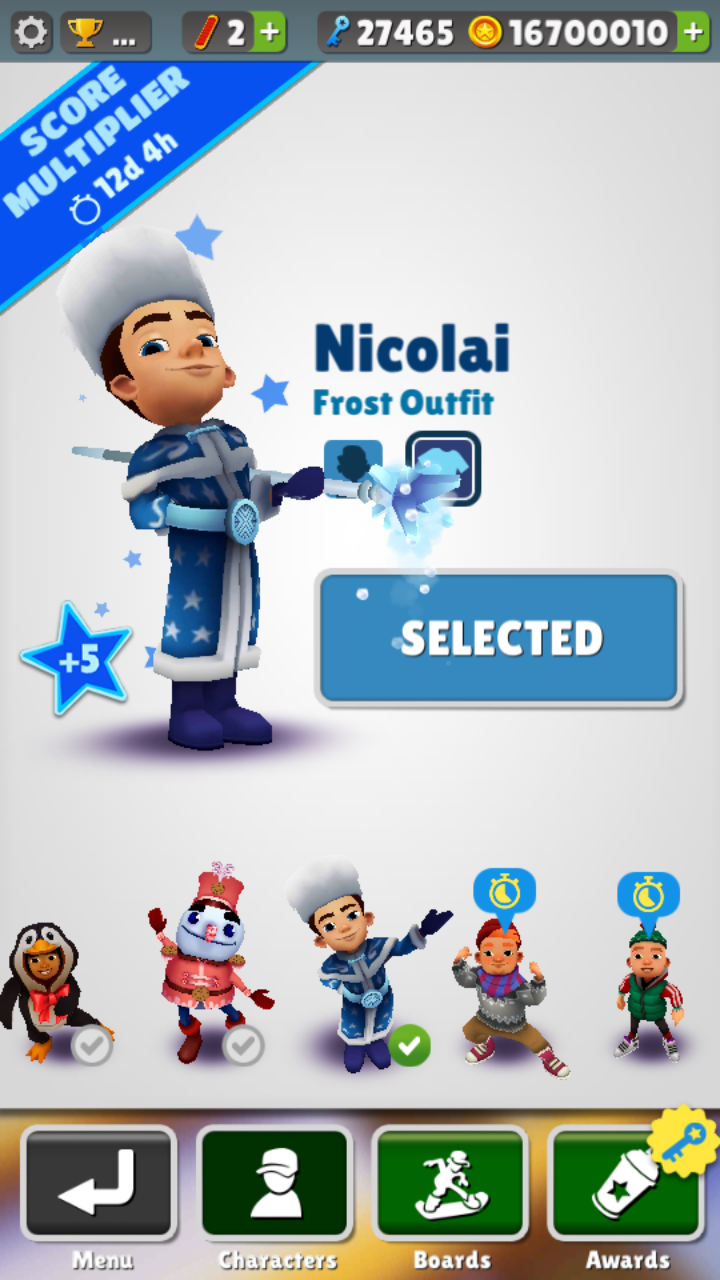Image resolution: width=720 pixels, height=1280 pixels.
Task: Add more hoverboards with the plus button
Action: pyautogui.click(x=269, y=33)
